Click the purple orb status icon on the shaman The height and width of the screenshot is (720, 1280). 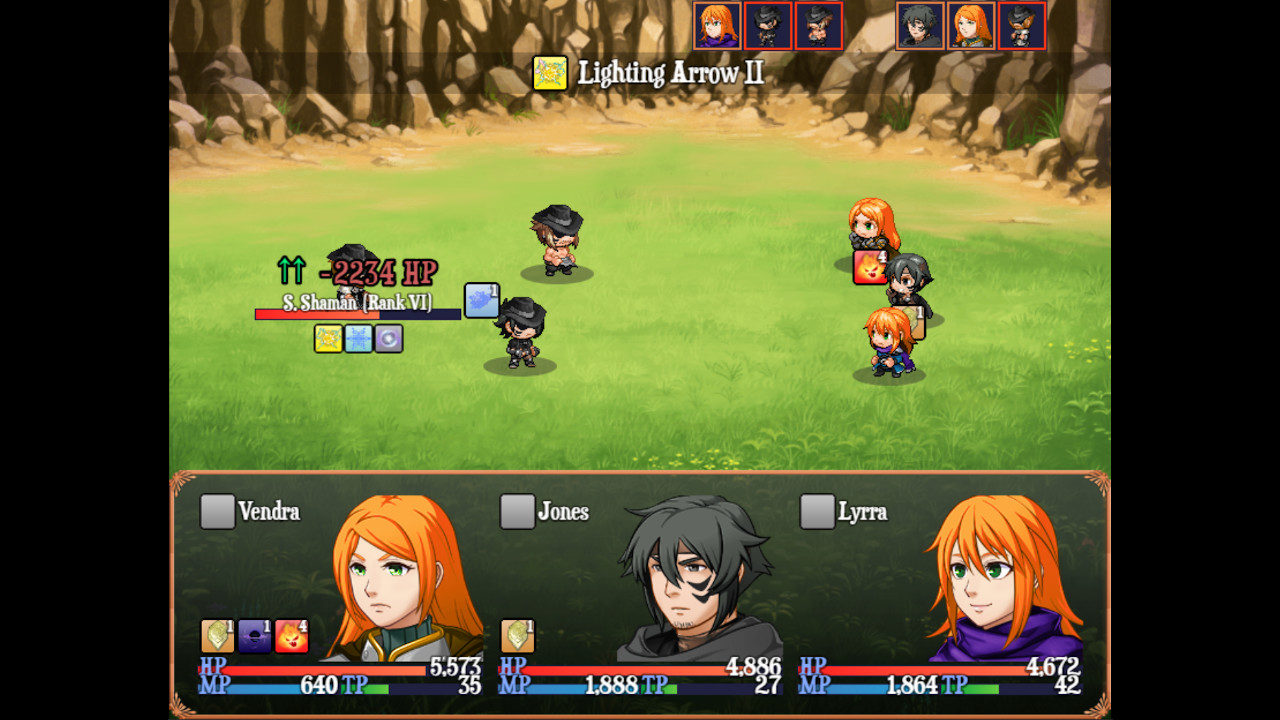click(390, 337)
